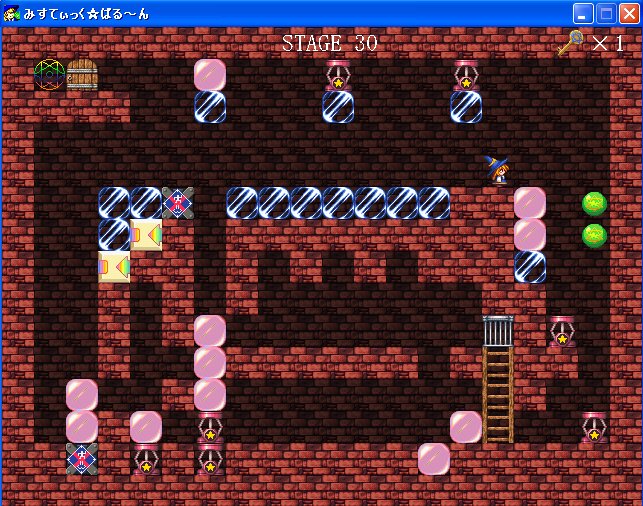This screenshot has width=643, height=506.
Task: Close the game window
Action: pos(629,13)
